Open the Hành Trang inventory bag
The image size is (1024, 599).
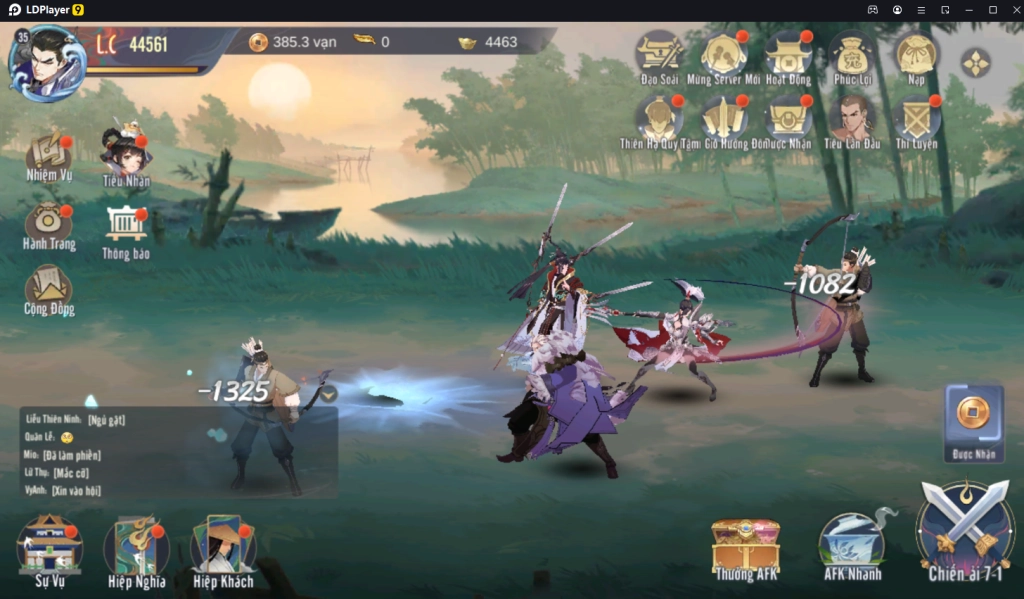coord(49,222)
